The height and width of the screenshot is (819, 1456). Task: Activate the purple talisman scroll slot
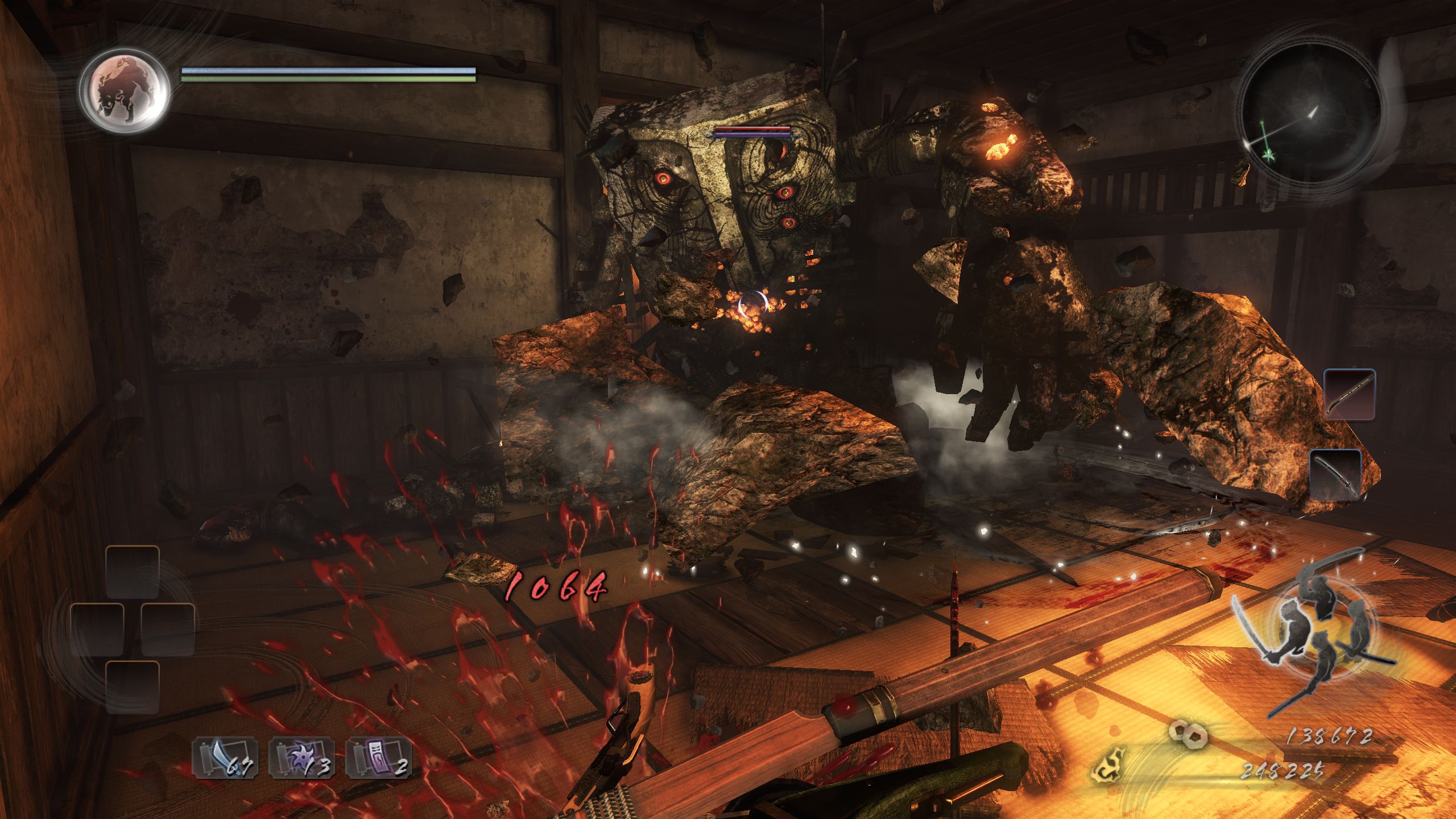coord(377,759)
